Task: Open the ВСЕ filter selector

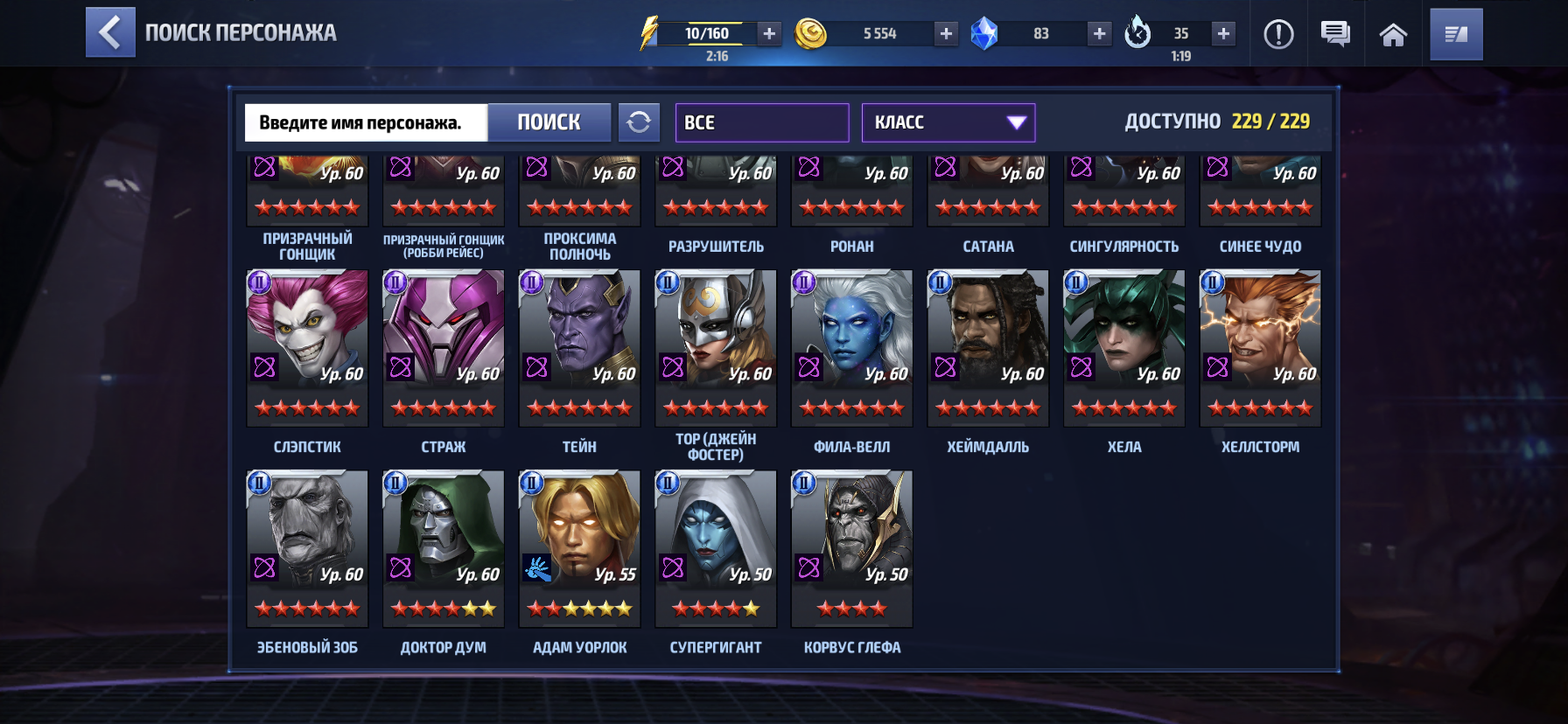Action: [760, 122]
